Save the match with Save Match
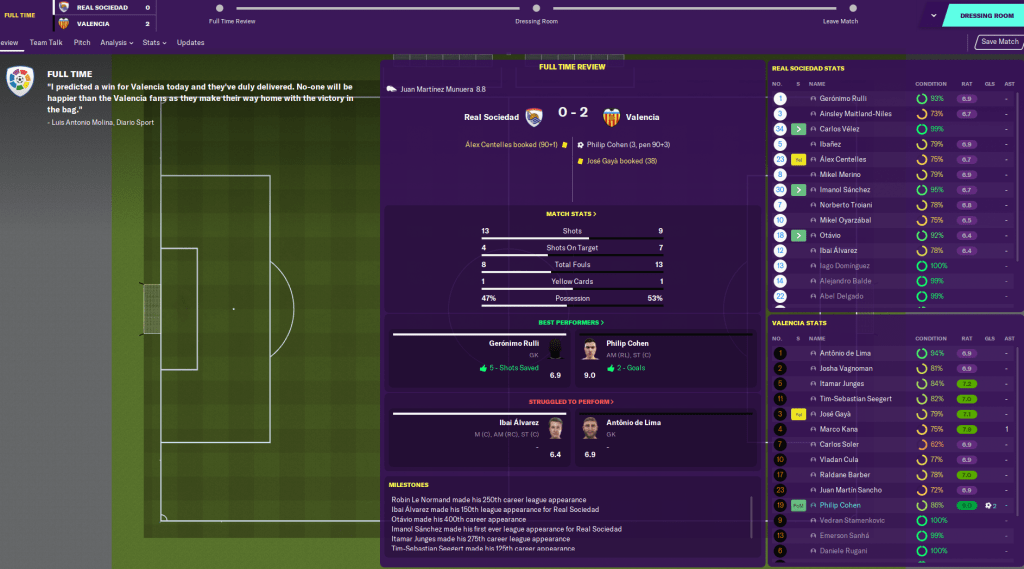The height and width of the screenshot is (569, 1024). click(x=999, y=42)
